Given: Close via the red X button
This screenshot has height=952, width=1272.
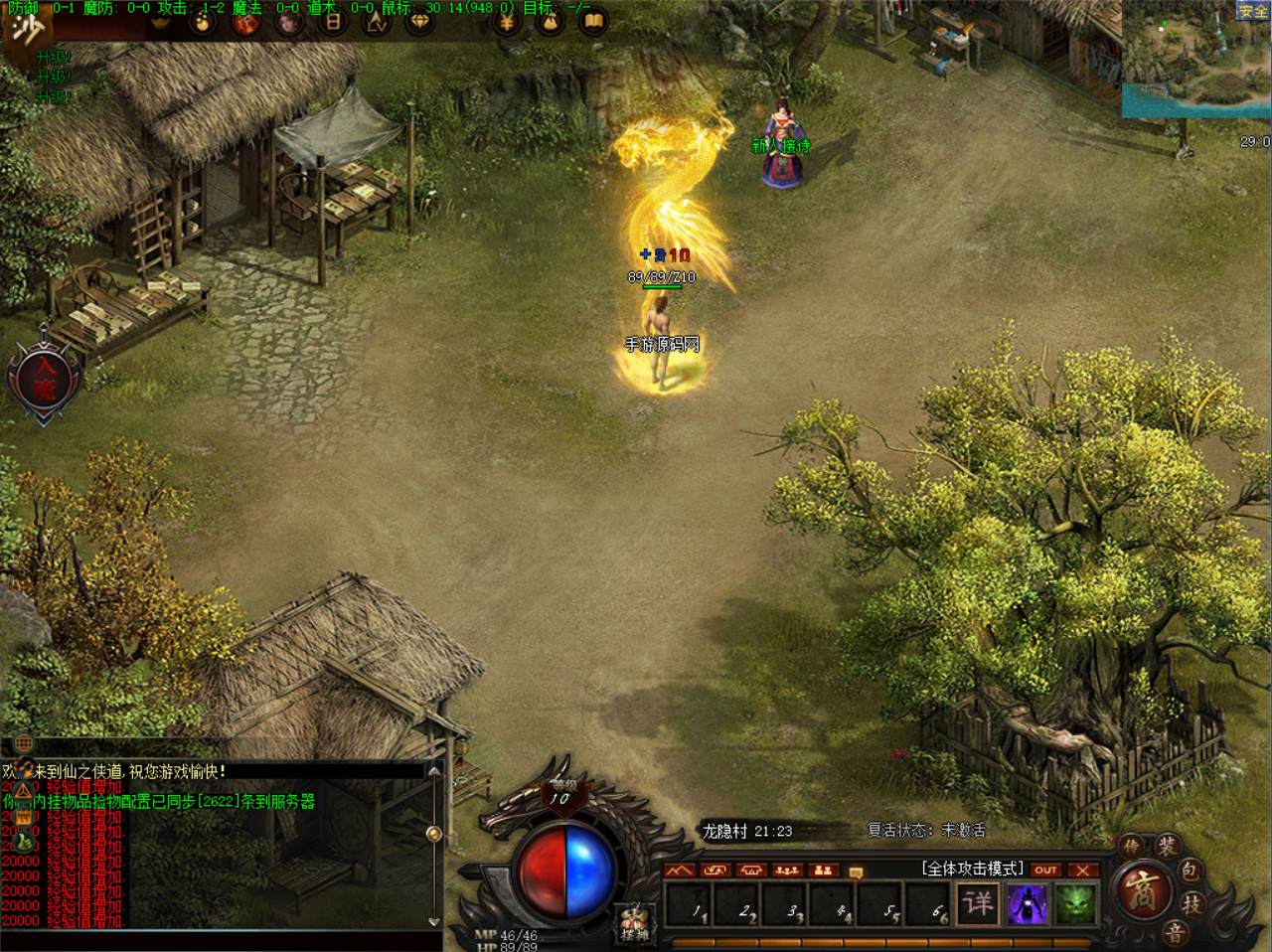Looking at the screenshot, I should tap(1082, 871).
